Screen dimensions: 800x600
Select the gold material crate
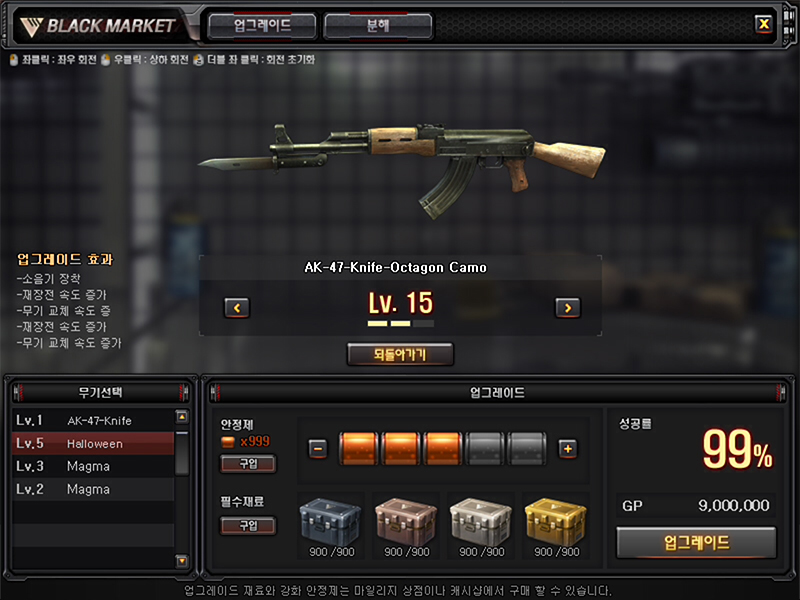point(553,520)
